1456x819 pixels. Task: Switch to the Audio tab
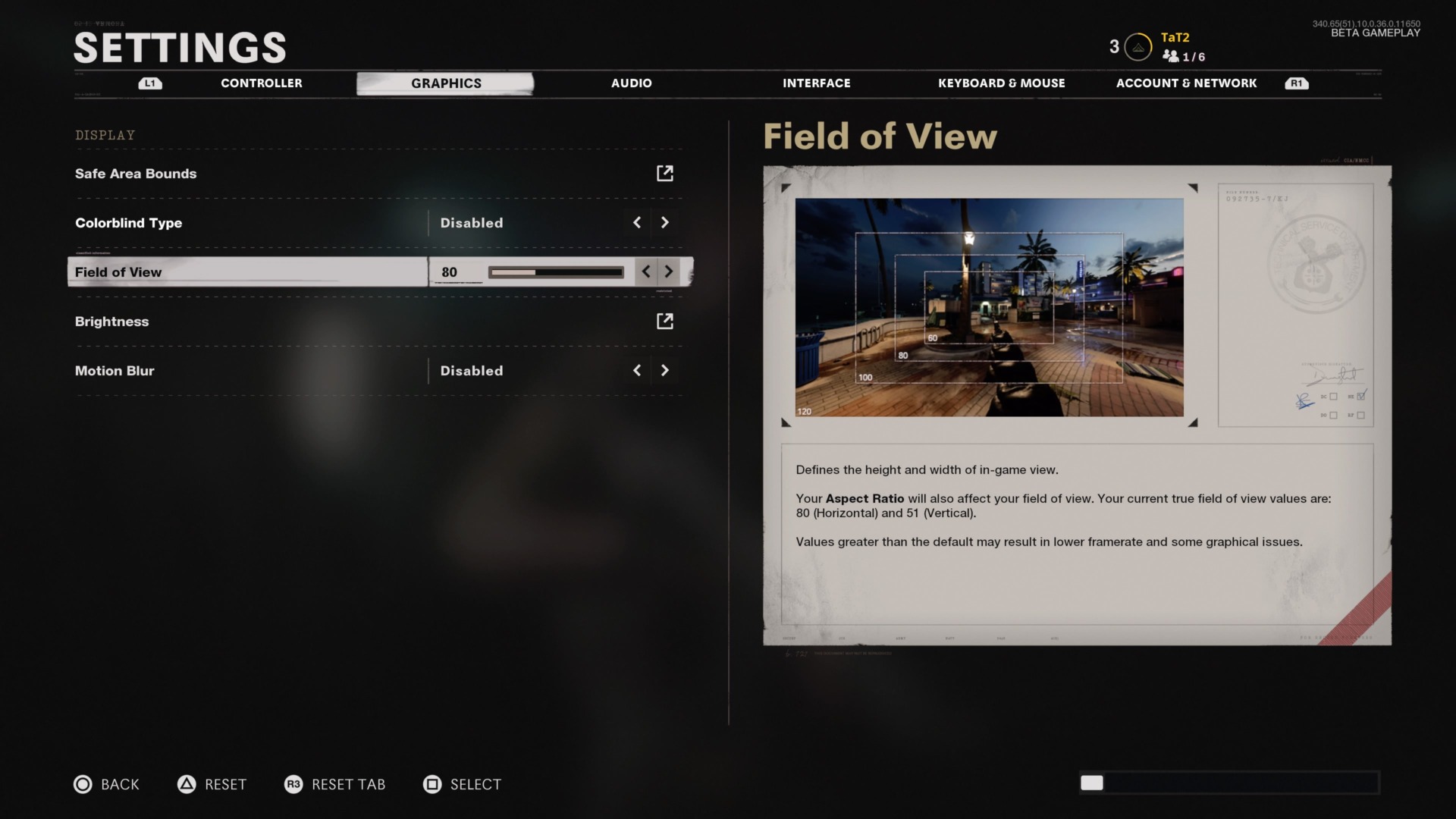click(631, 83)
